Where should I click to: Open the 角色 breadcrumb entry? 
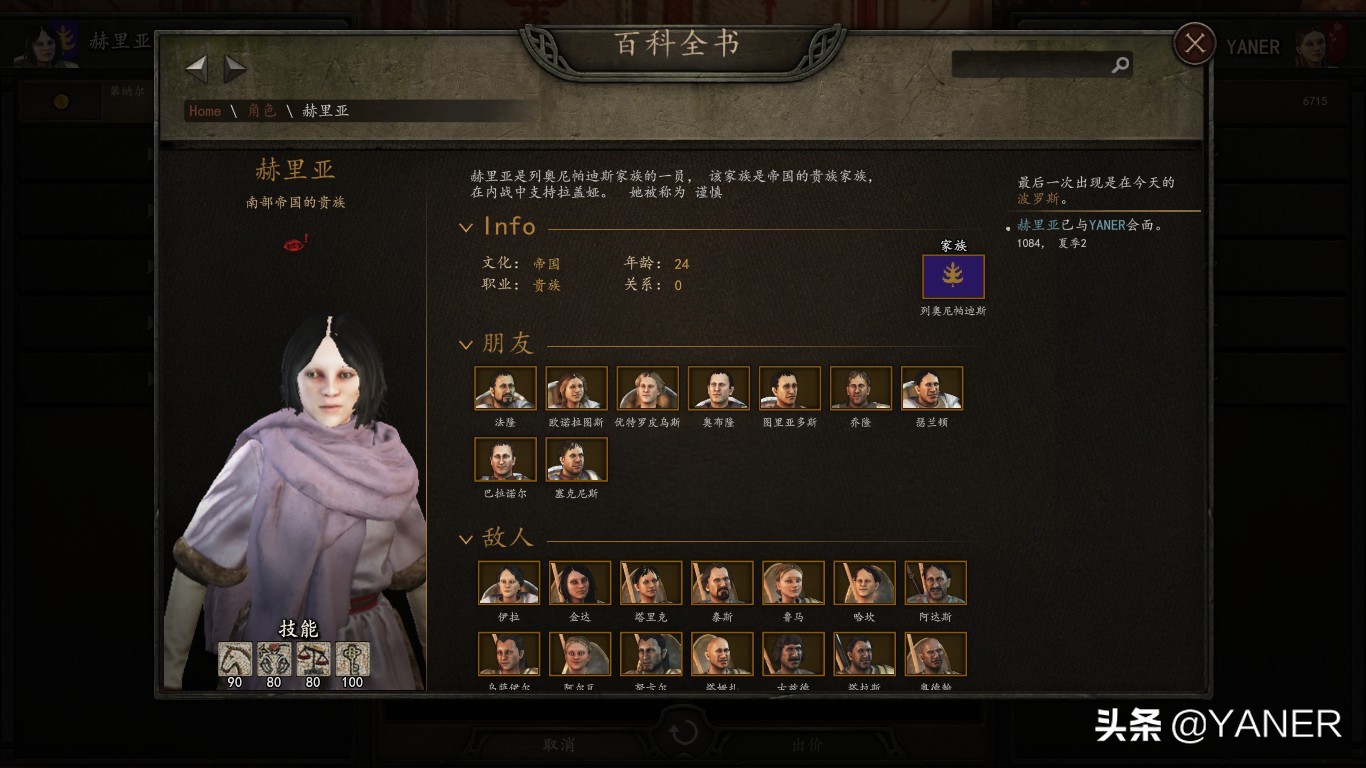coord(261,111)
